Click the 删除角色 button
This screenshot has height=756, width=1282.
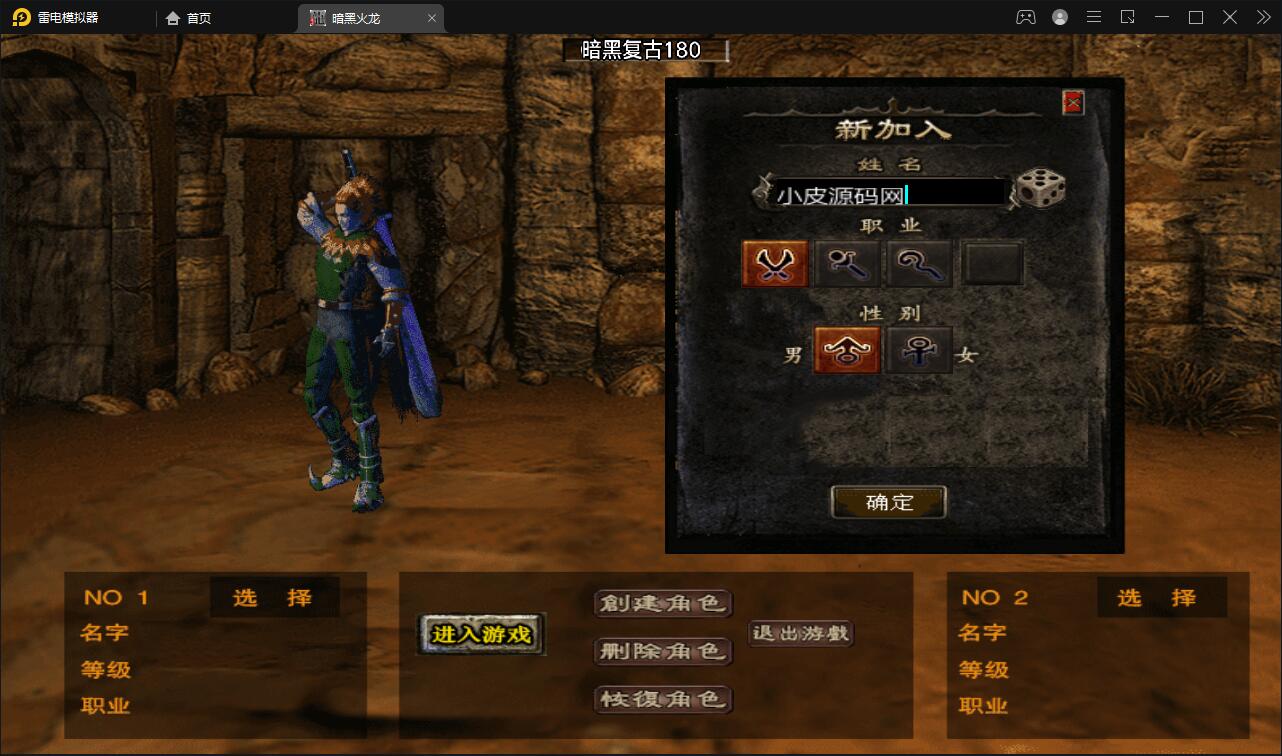pyautogui.click(x=663, y=652)
